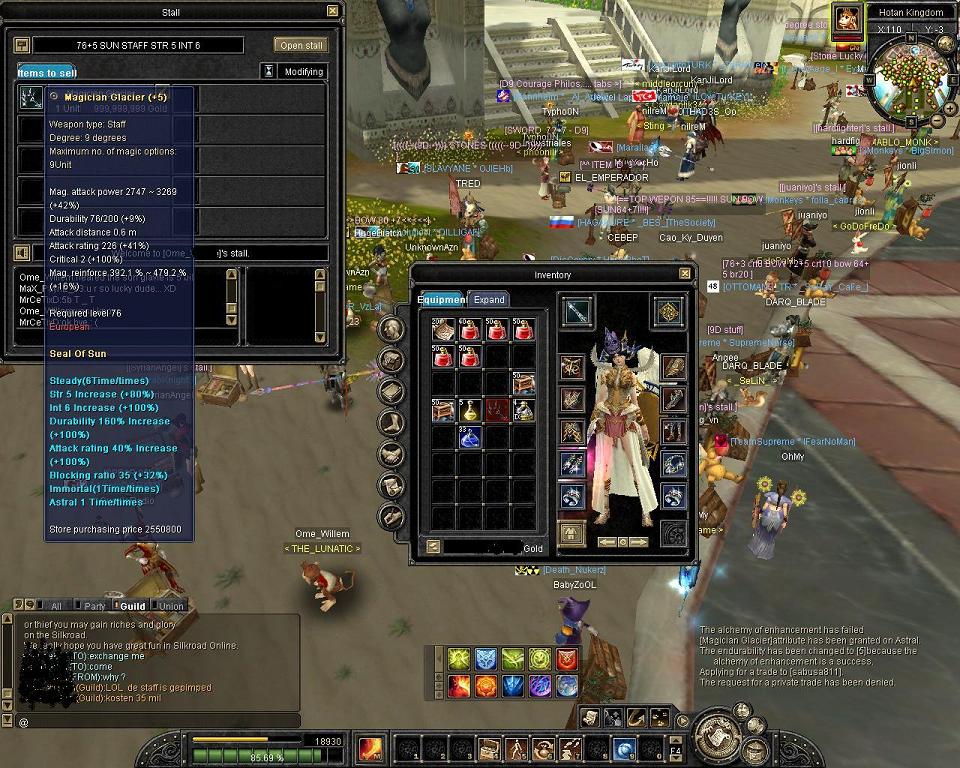Select the yellow potion flask in inventory
Screen dimensions: 960x768
pyautogui.click(x=470, y=409)
